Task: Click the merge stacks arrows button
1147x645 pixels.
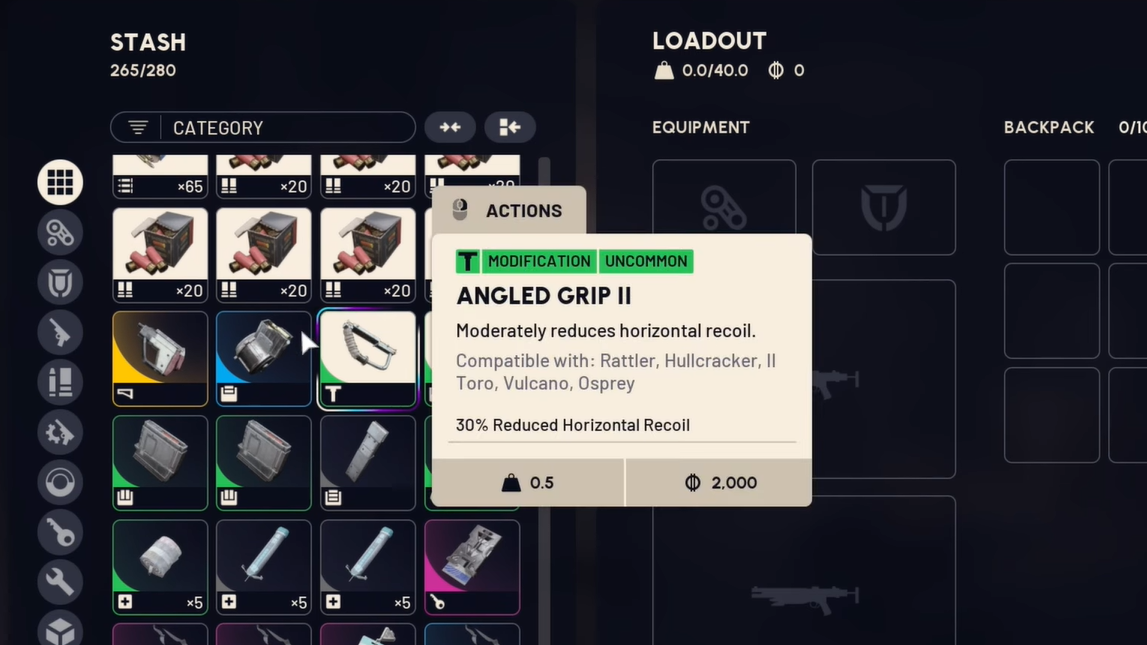Action: click(x=450, y=127)
